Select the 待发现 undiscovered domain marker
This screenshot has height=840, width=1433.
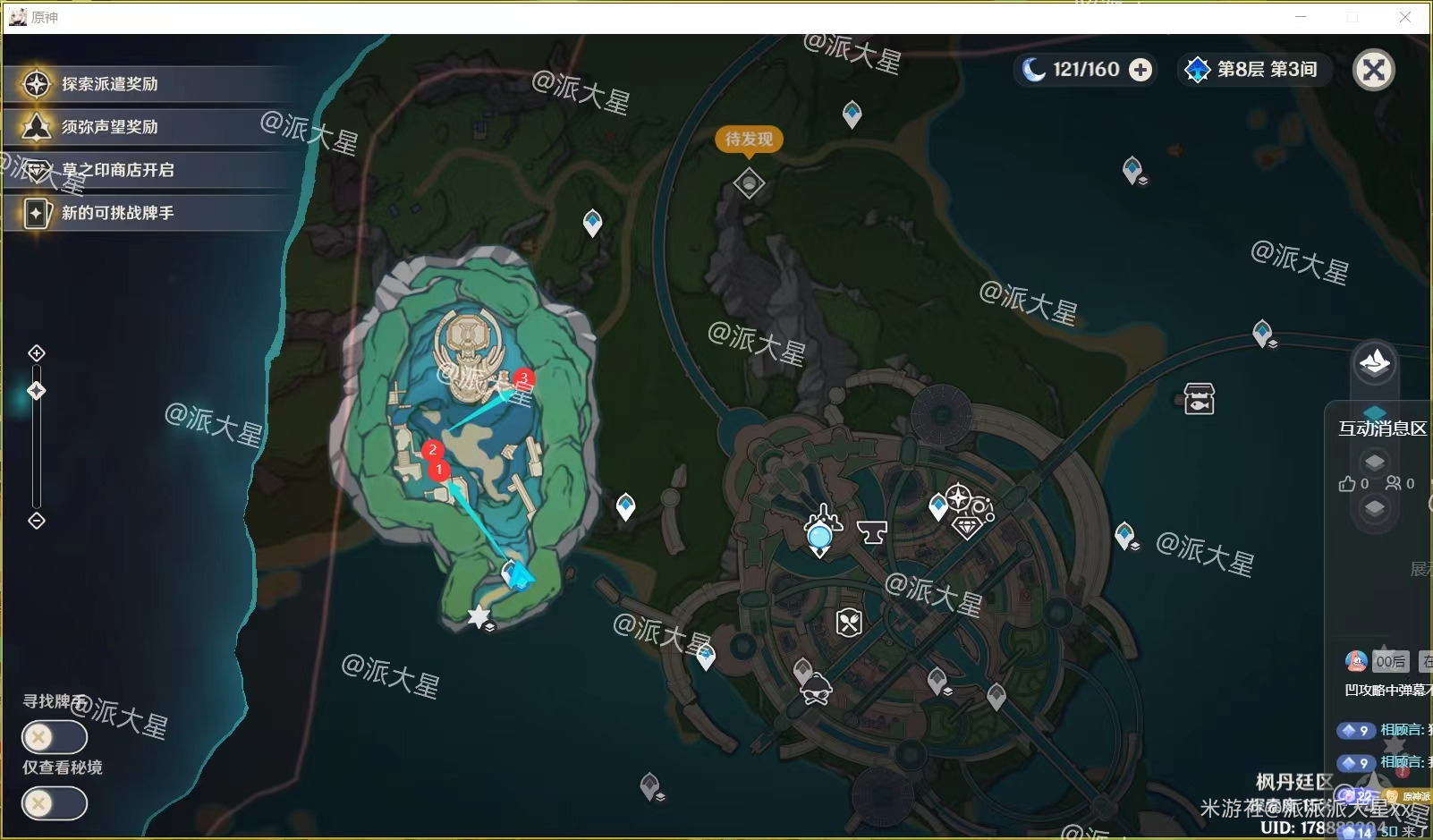pyautogui.click(x=749, y=182)
